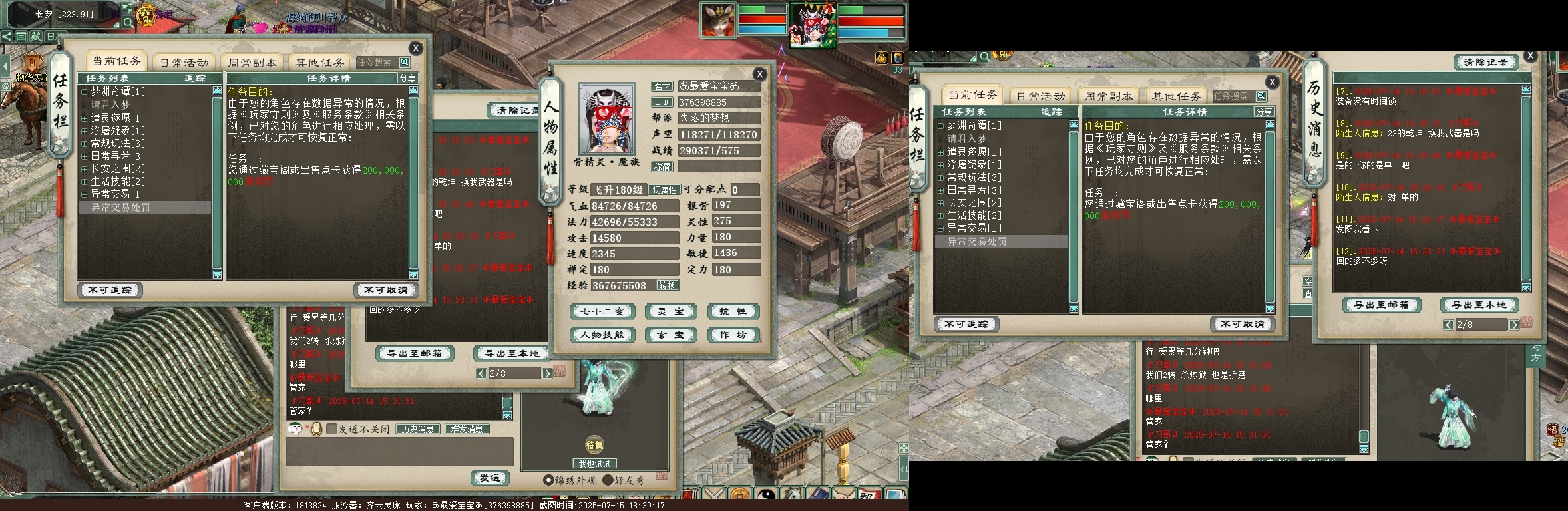Click the 我也试试 button
The height and width of the screenshot is (511, 1568).
point(594,463)
